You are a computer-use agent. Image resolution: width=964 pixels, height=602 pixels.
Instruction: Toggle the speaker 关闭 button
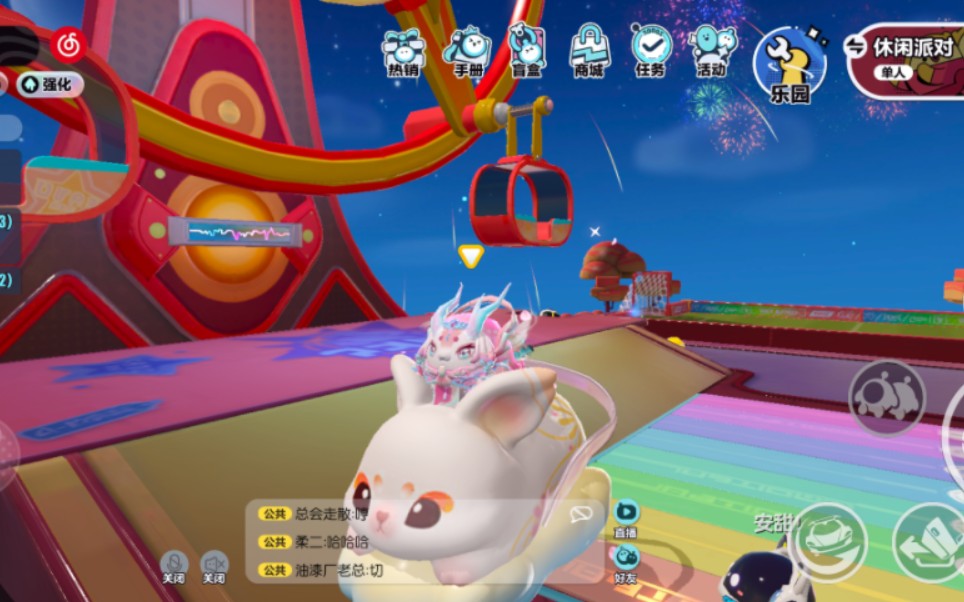click(x=214, y=567)
